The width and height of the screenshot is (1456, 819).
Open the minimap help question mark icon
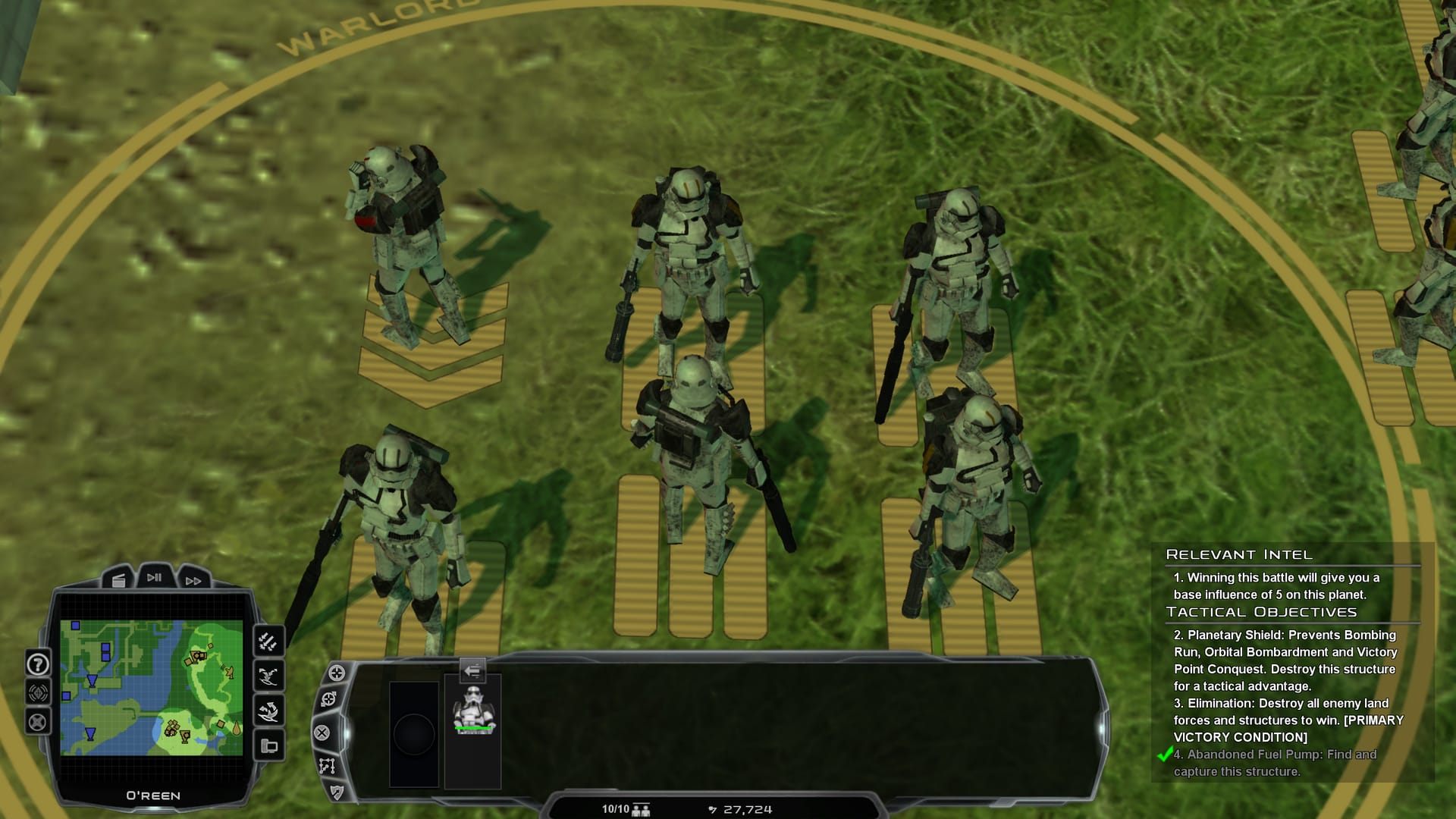pos(36,664)
